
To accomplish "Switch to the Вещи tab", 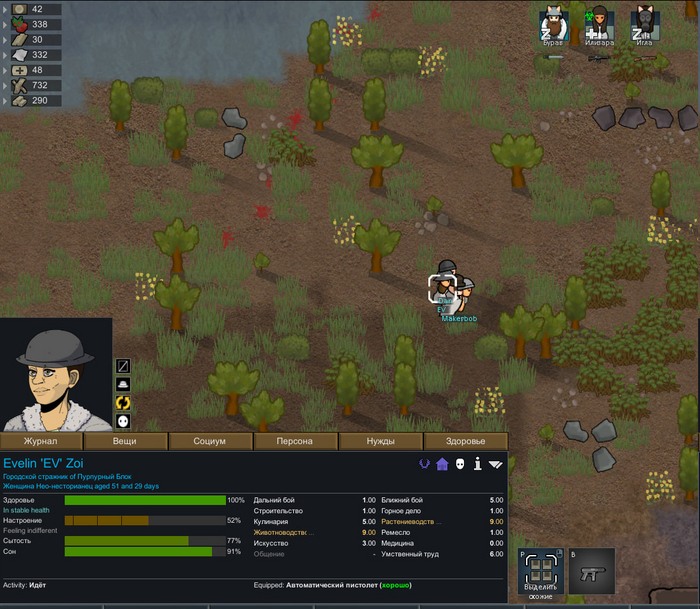I will tap(125, 441).
